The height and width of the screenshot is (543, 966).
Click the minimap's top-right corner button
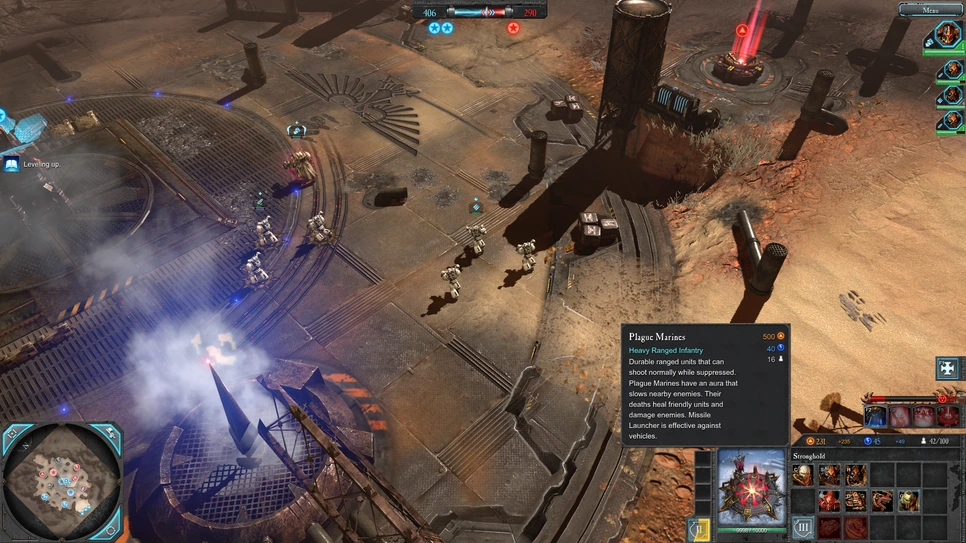point(109,434)
